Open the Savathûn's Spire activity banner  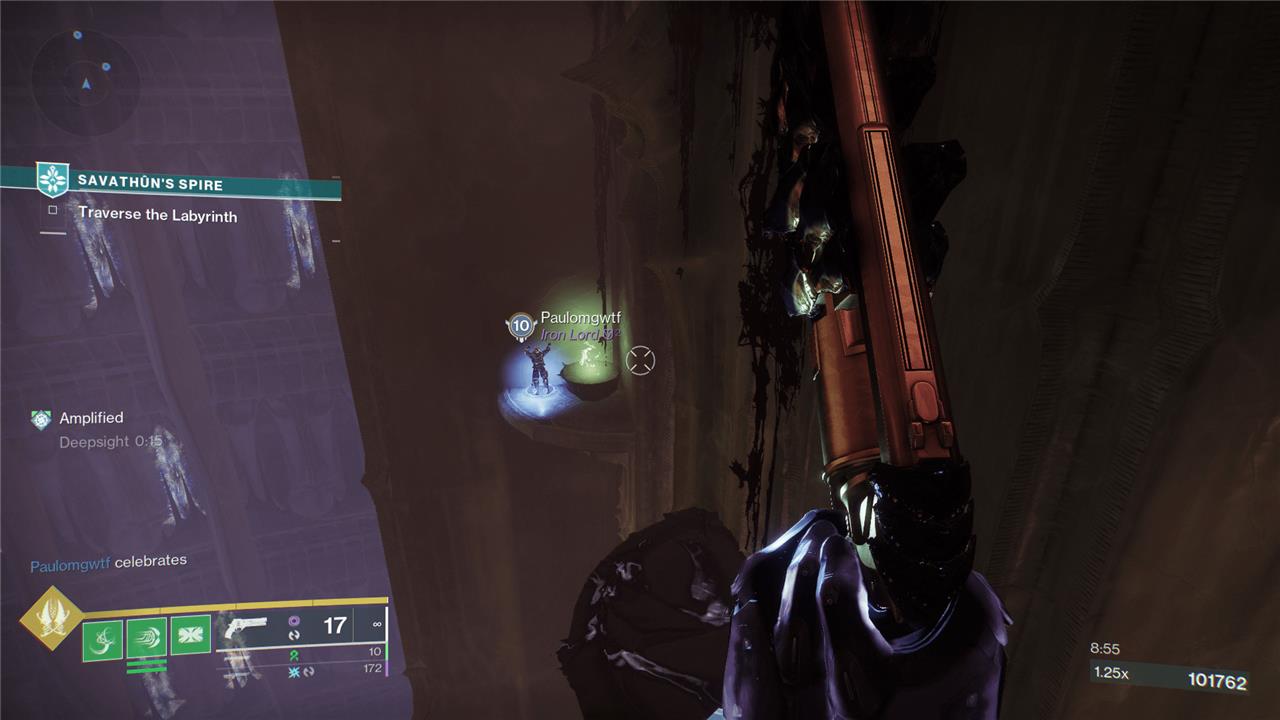coord(150,183)
